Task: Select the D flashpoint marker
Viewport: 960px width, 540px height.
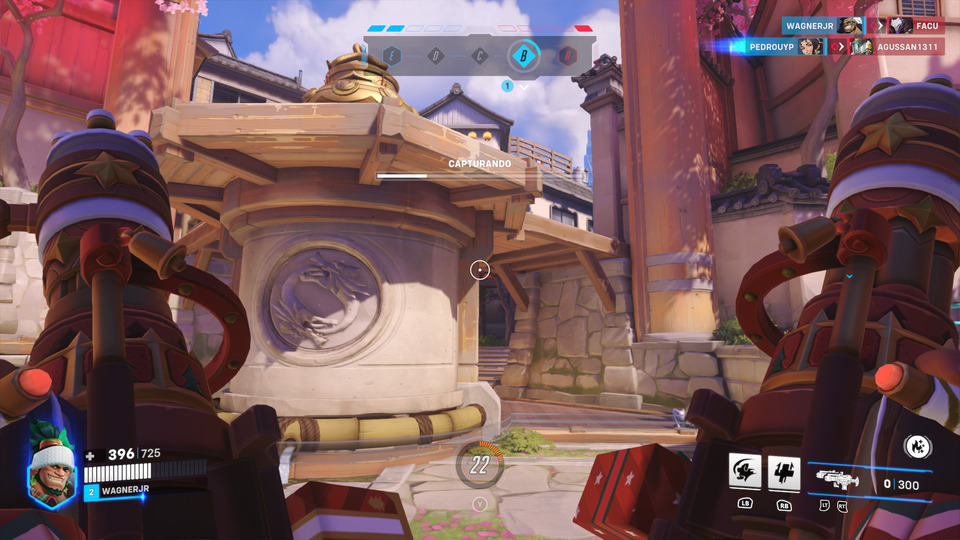Action: coord(436,56)
